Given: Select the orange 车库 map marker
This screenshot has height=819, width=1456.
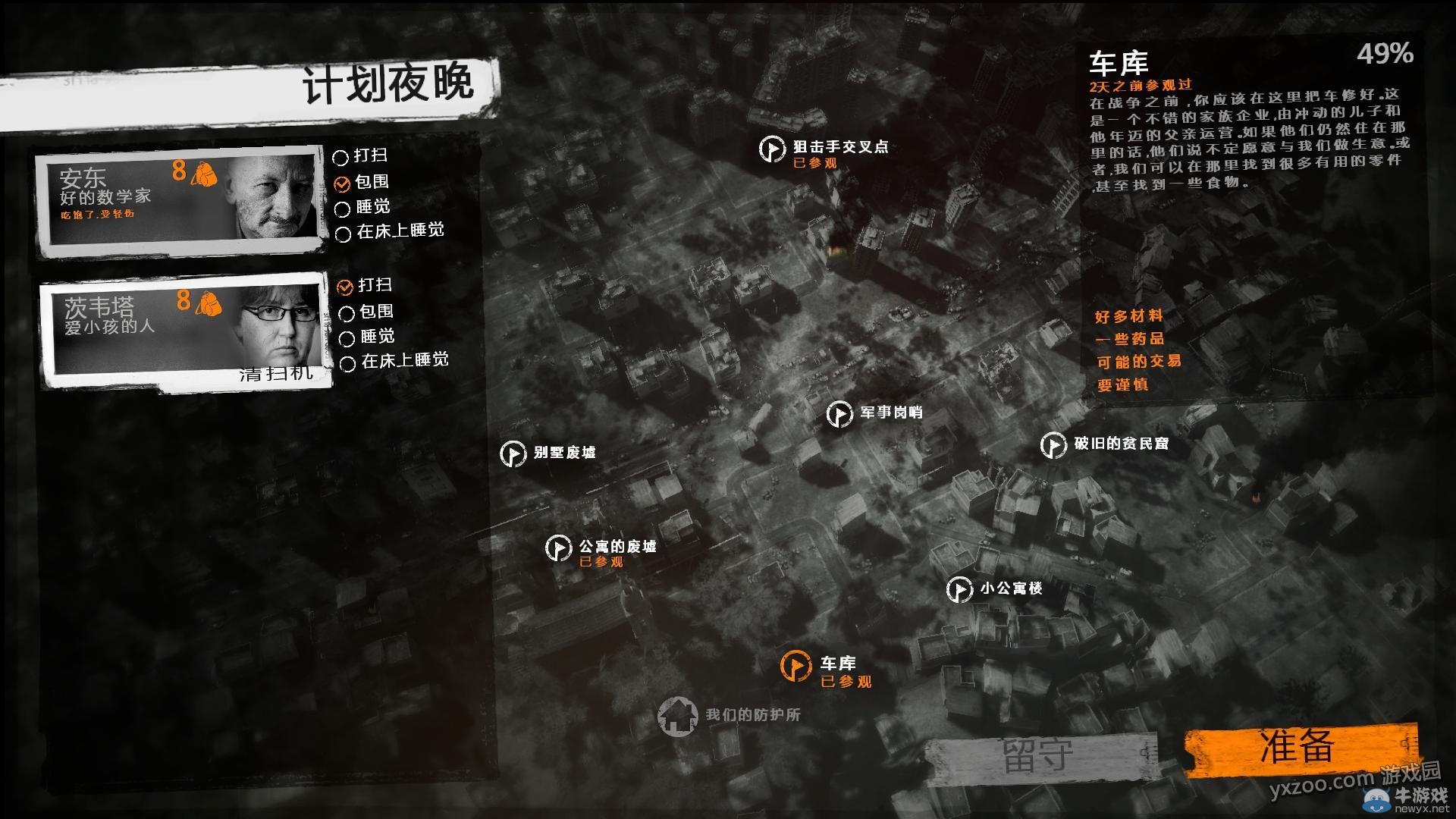Looking at the screenshot, I should [796, 666].
